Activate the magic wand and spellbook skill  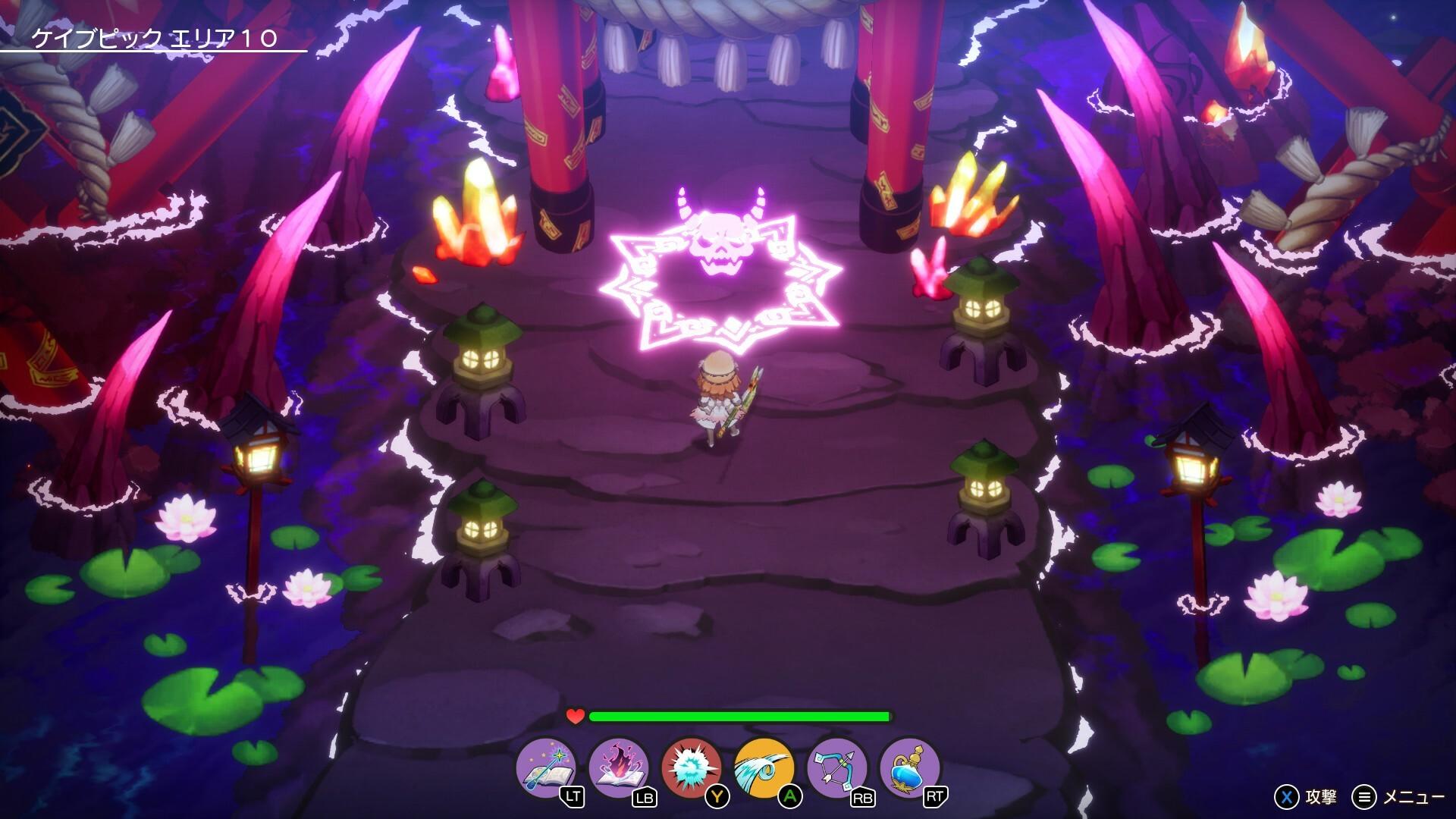[x=545, y=767]
